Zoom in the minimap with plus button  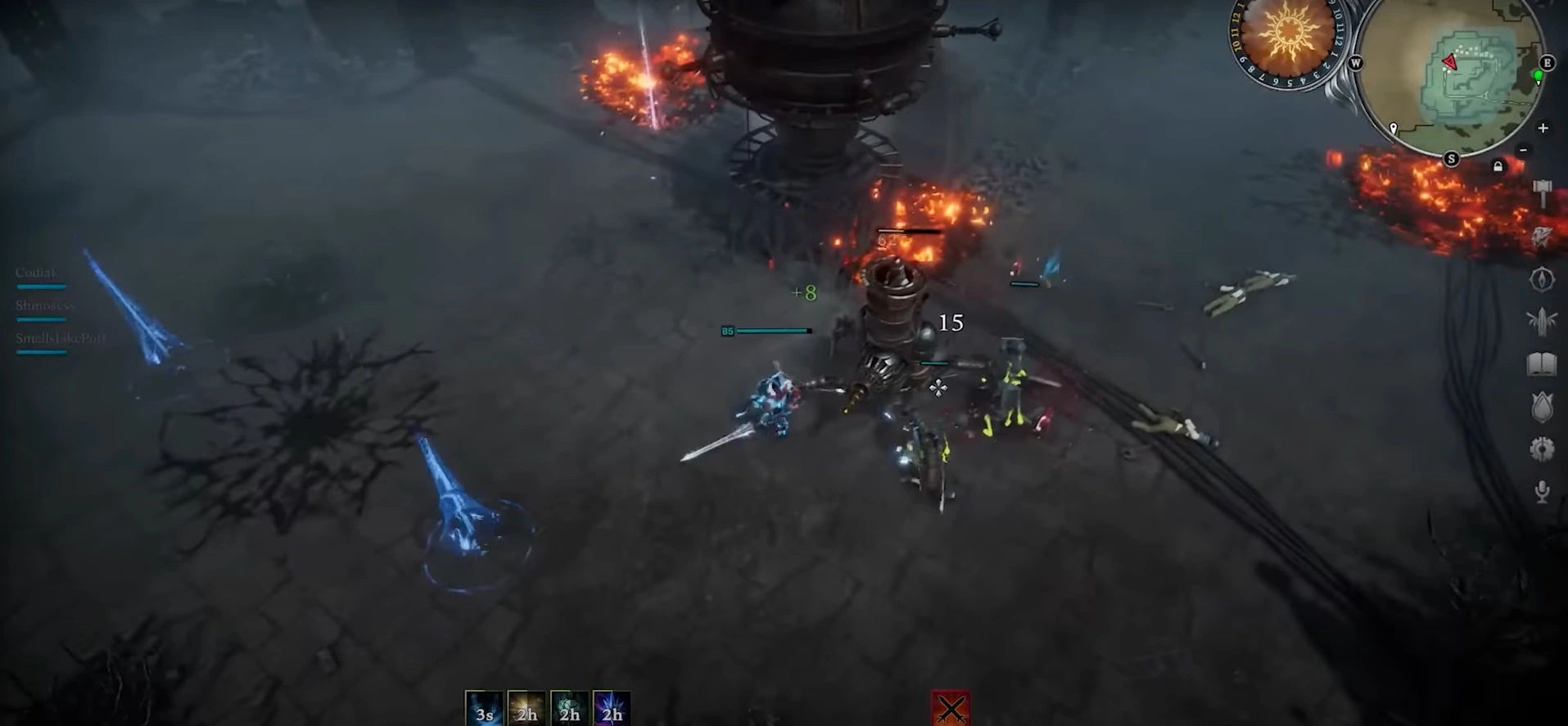coord(1543,128)
